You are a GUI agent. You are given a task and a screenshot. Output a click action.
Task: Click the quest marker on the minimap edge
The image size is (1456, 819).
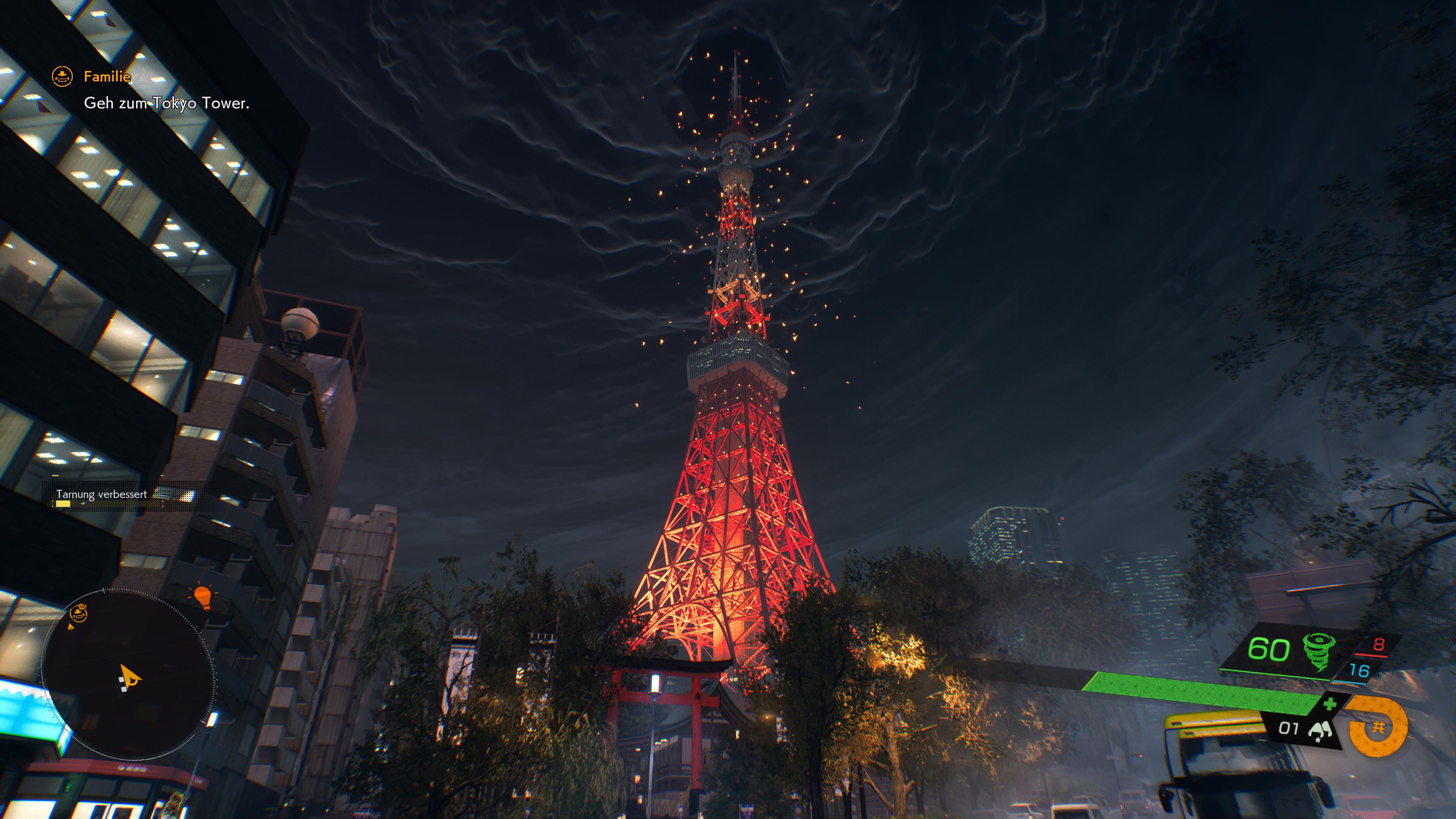click(x=78, y=613)
